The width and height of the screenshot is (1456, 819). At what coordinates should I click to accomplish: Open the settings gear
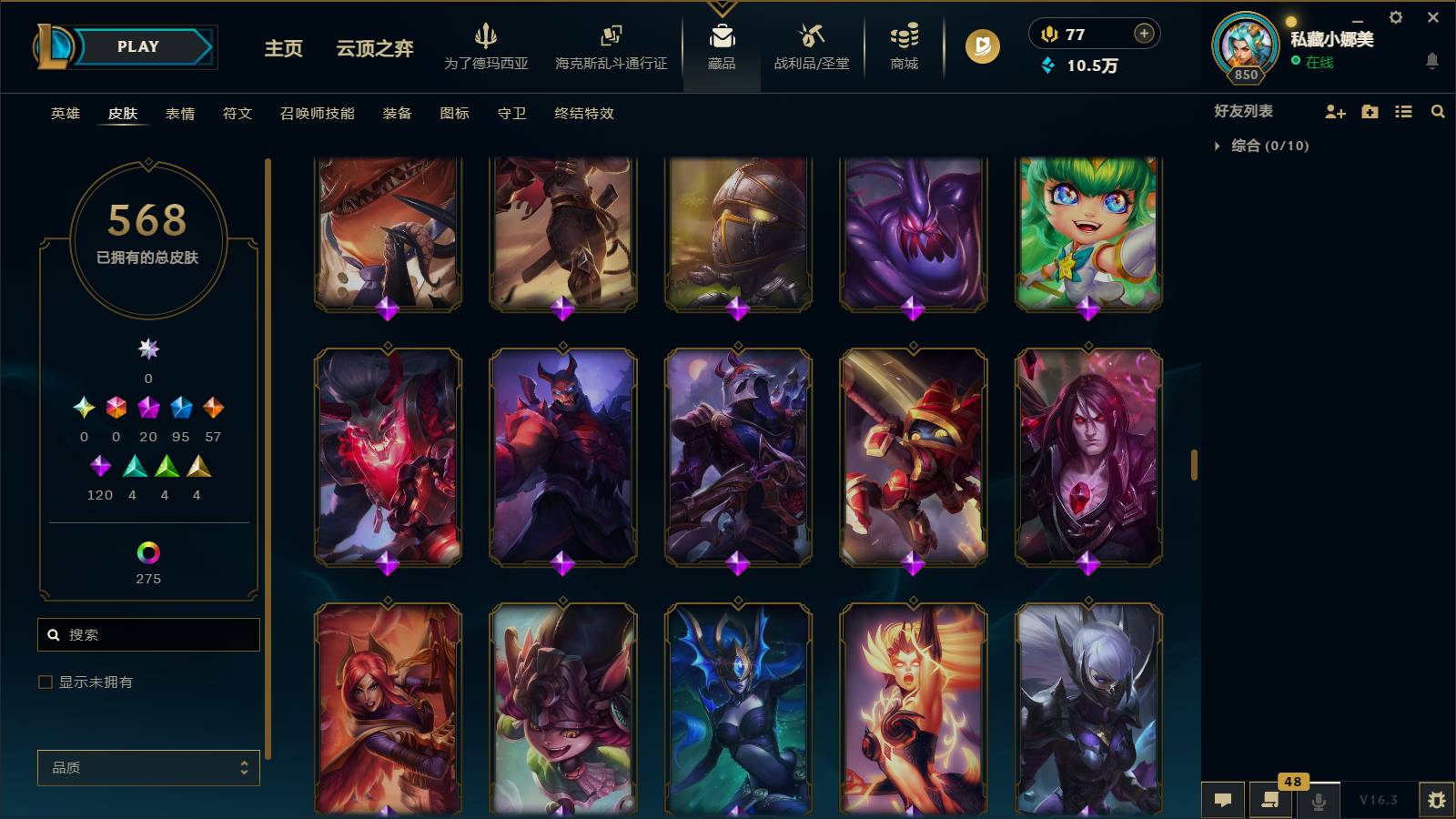point(1395,16)
